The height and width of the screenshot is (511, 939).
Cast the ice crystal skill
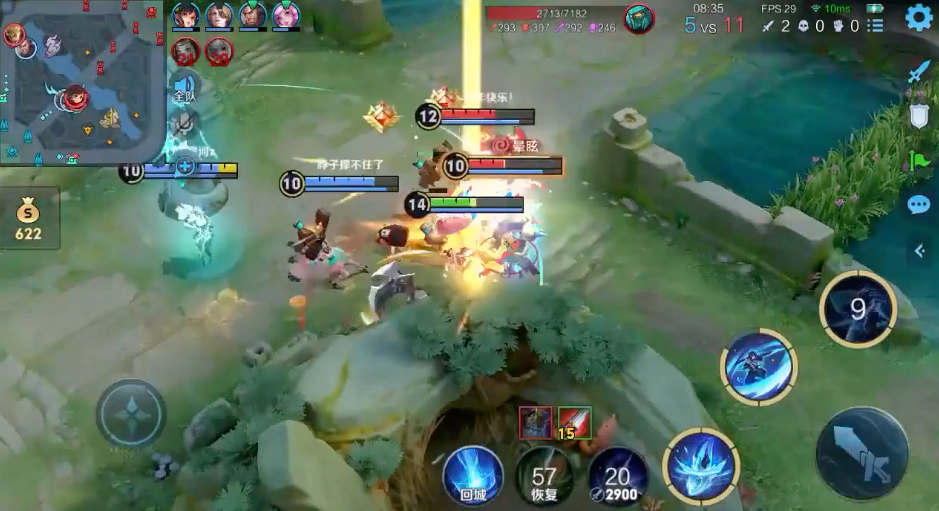(701, 465)
